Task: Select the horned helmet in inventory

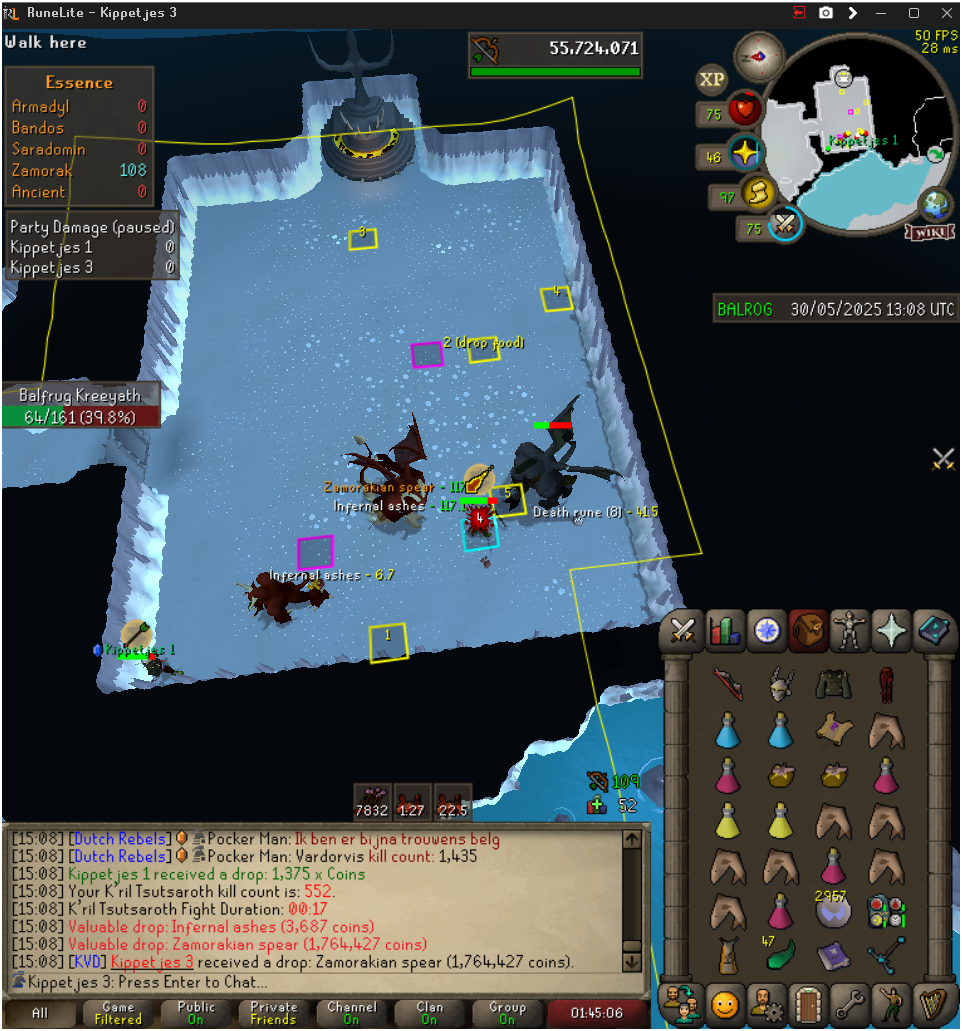Action: click(x=781, y=685)
